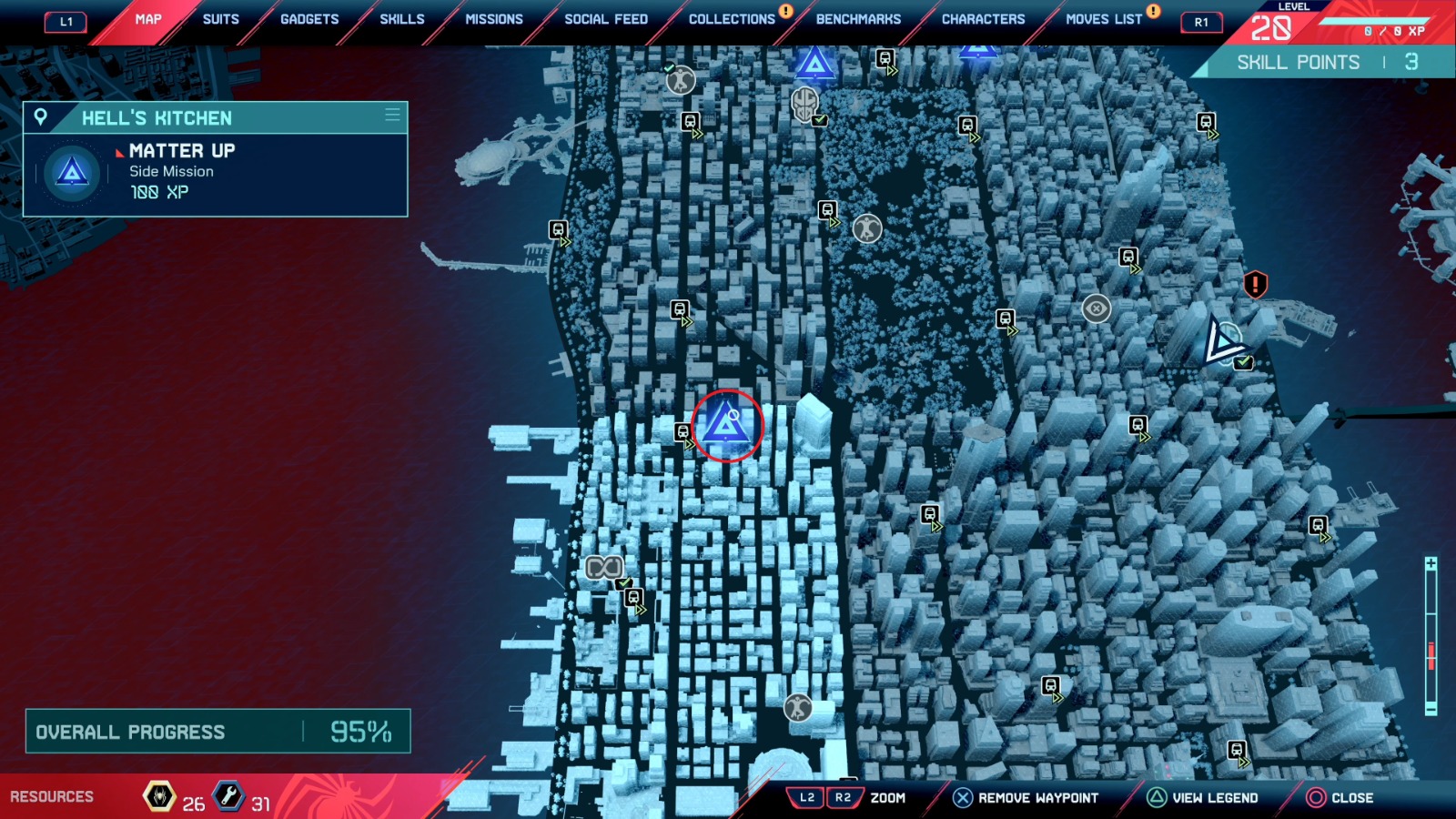Select the circular landmark target icon east of the park

coord(1096,308)
